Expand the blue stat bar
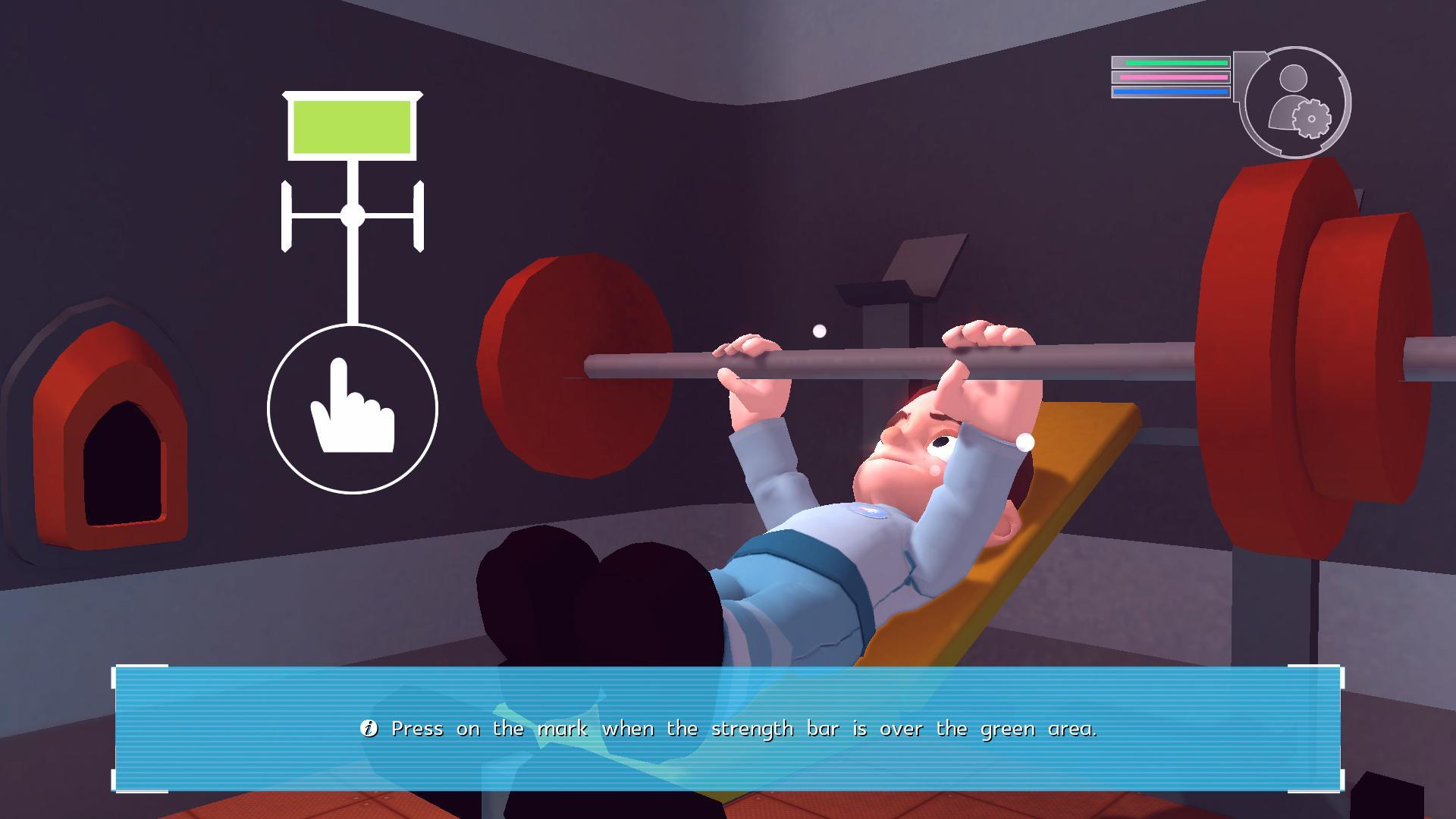 1171,90
